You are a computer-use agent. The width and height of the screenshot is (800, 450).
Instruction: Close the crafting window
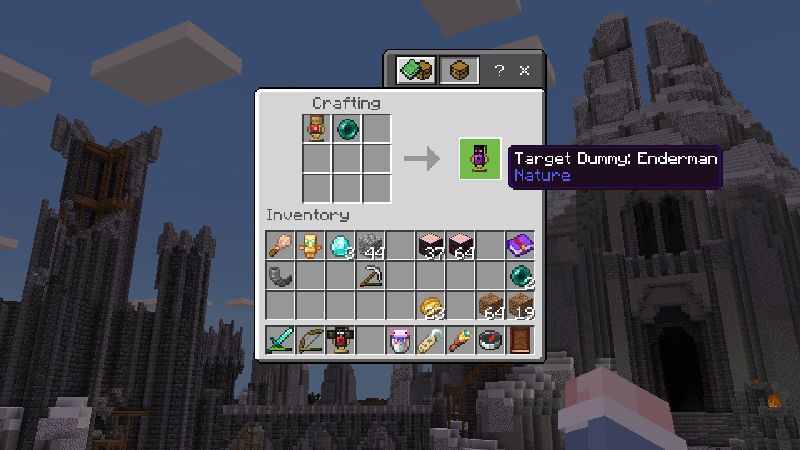pos(524,71)
